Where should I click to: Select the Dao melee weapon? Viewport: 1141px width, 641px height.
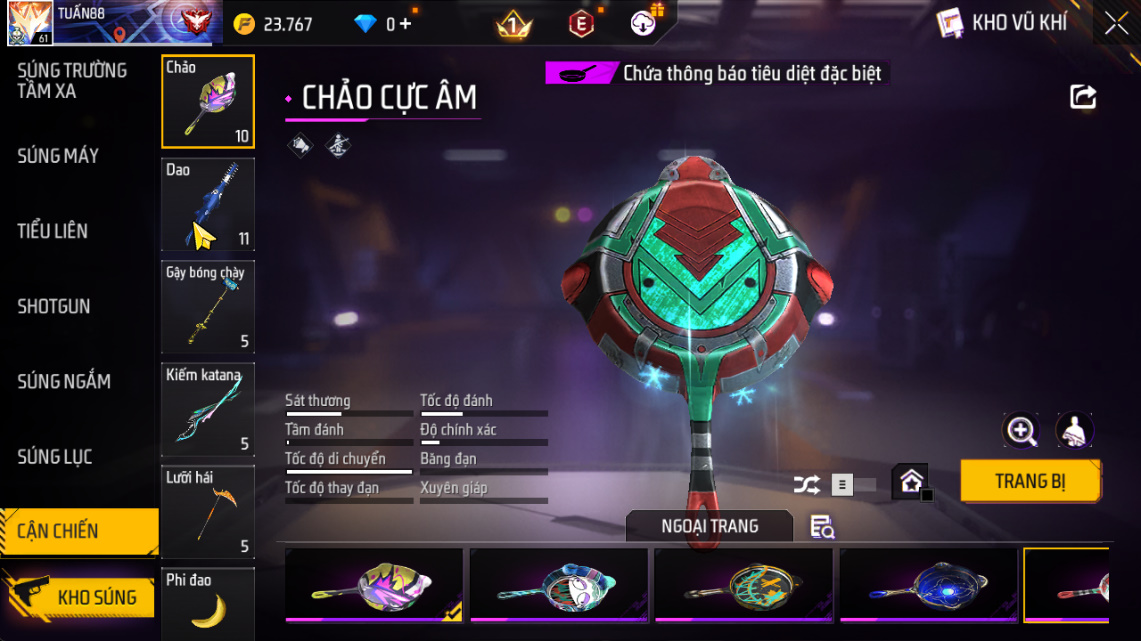pyautogui.click(x=208, y=205)
